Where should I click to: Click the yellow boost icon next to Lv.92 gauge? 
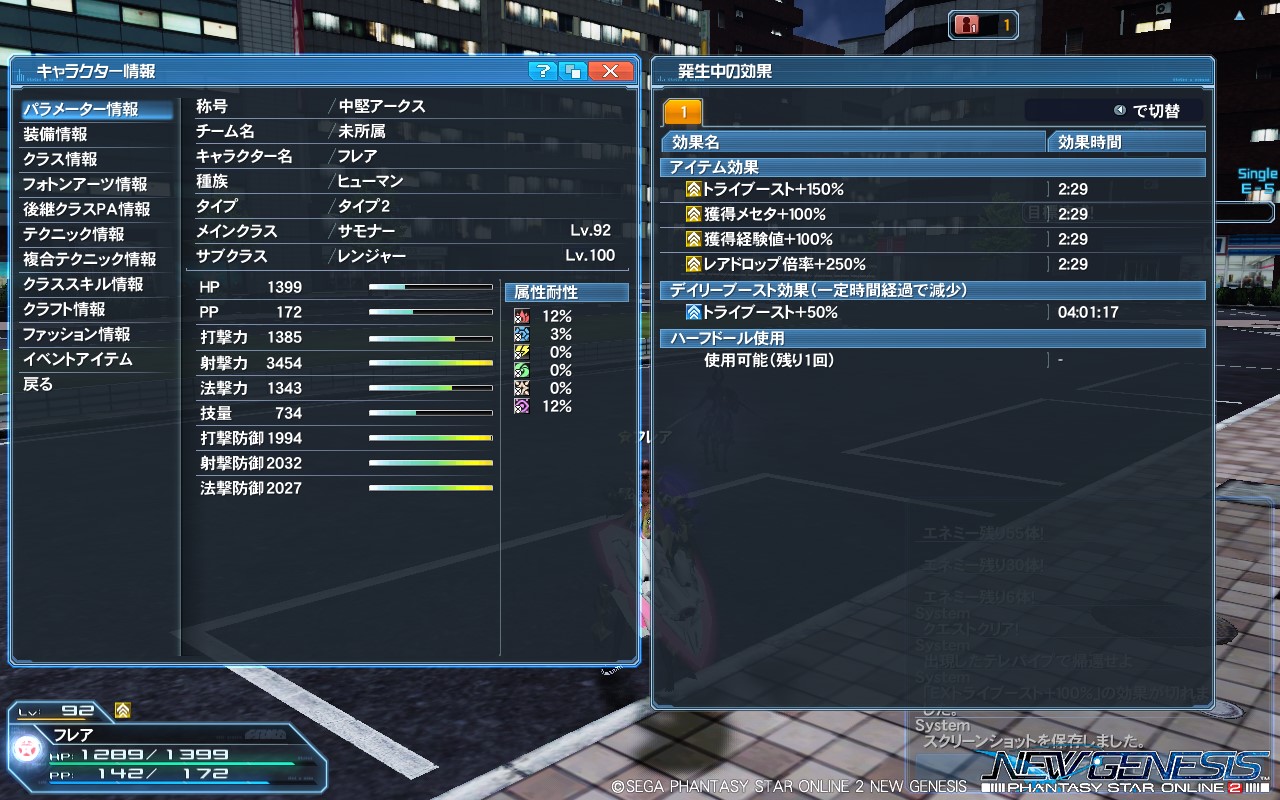(x=122, y=712)
